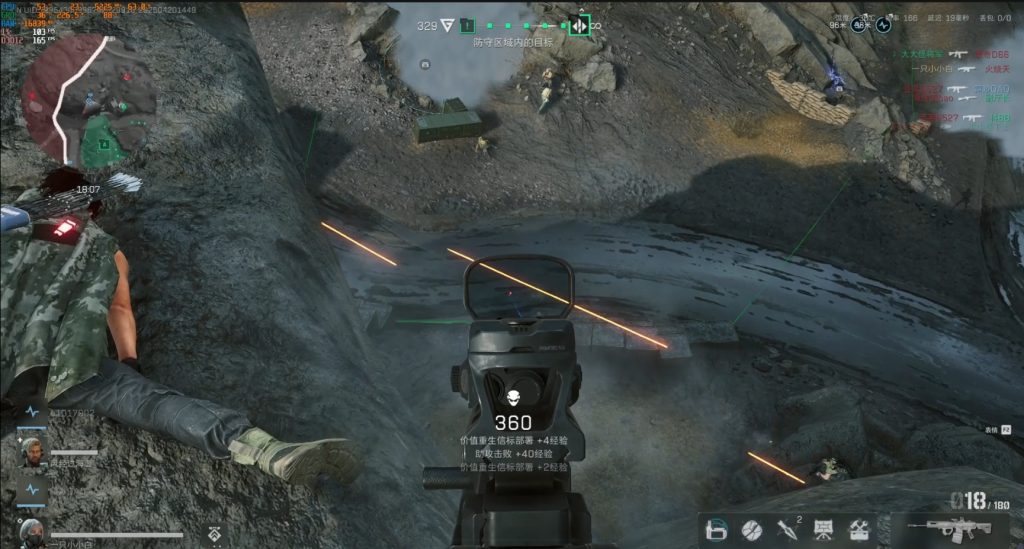Select the repair toolbox gadget slot
1024x549 pixels.
pyautogui.click(x=859, y=529)
